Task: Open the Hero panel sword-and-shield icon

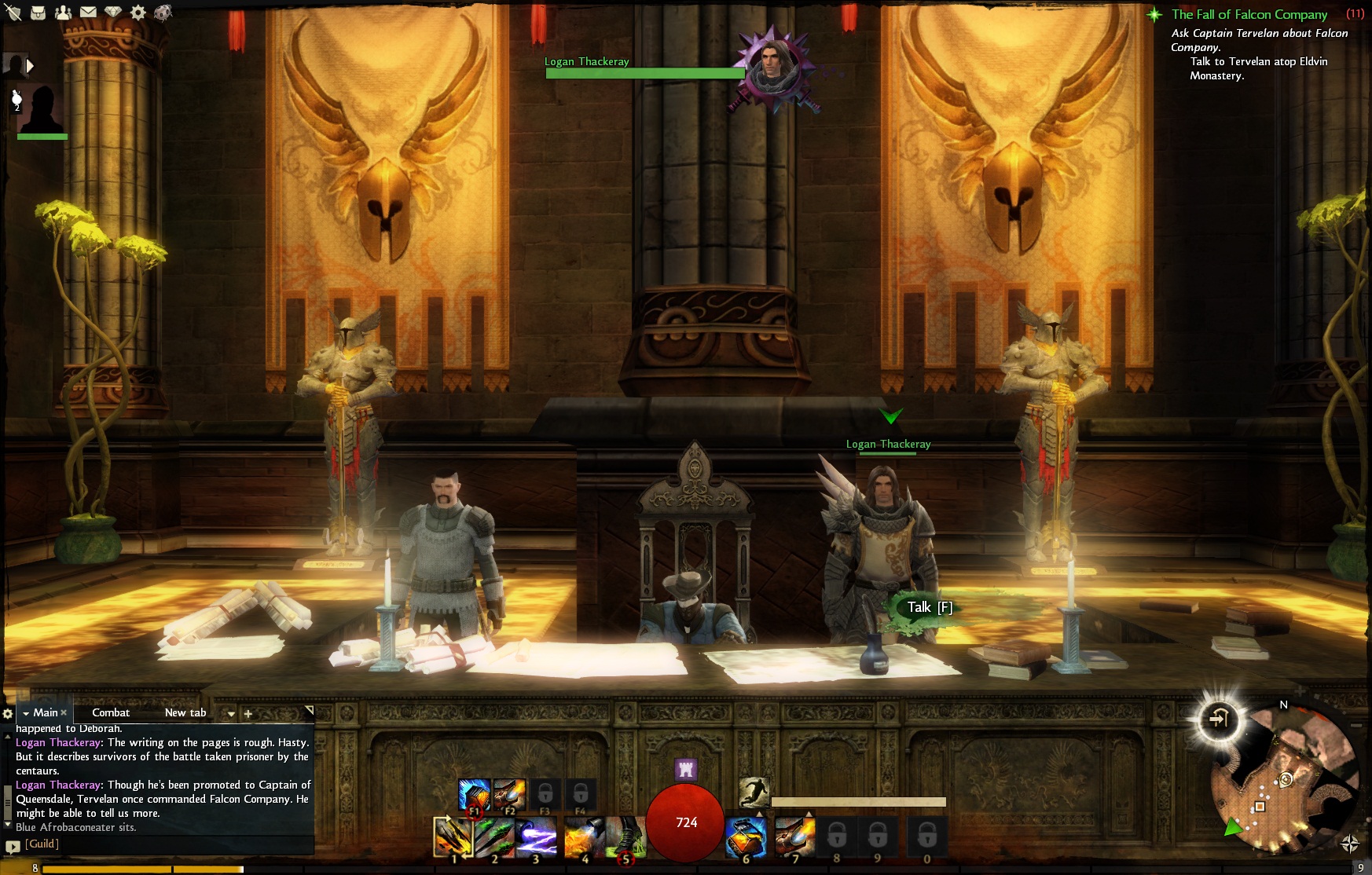Action: (x=13, y=13)
